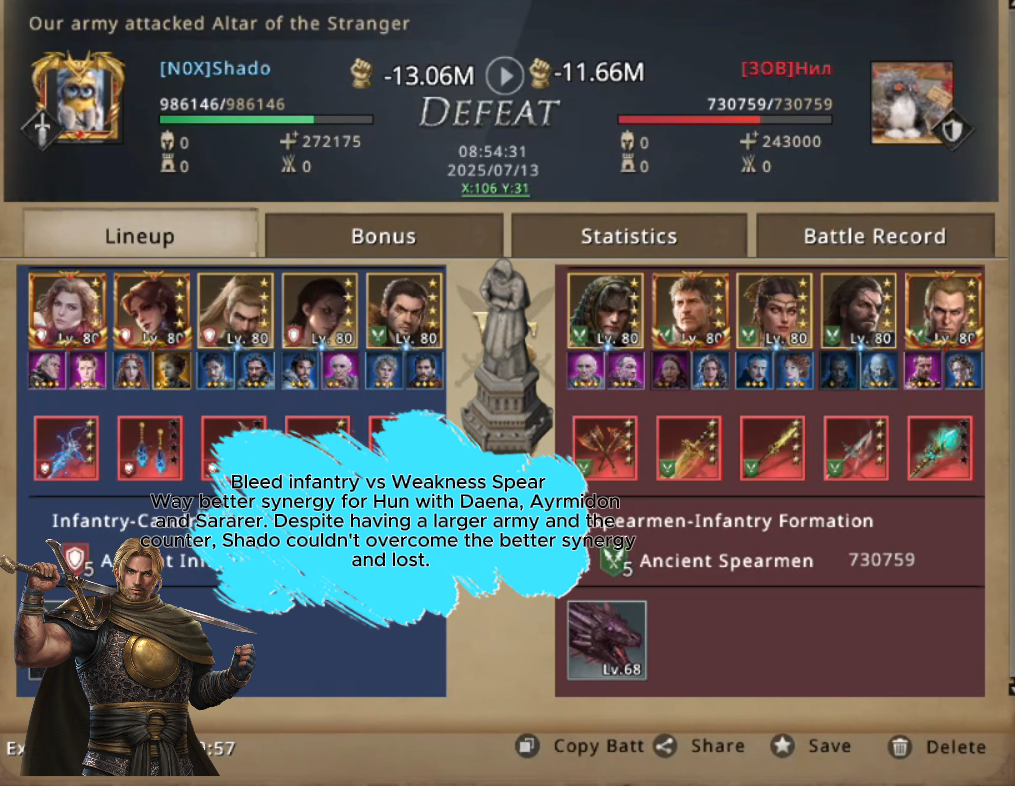Select the teal staff equipment slot
The image size is (1015, 786).
click(939, 448)
